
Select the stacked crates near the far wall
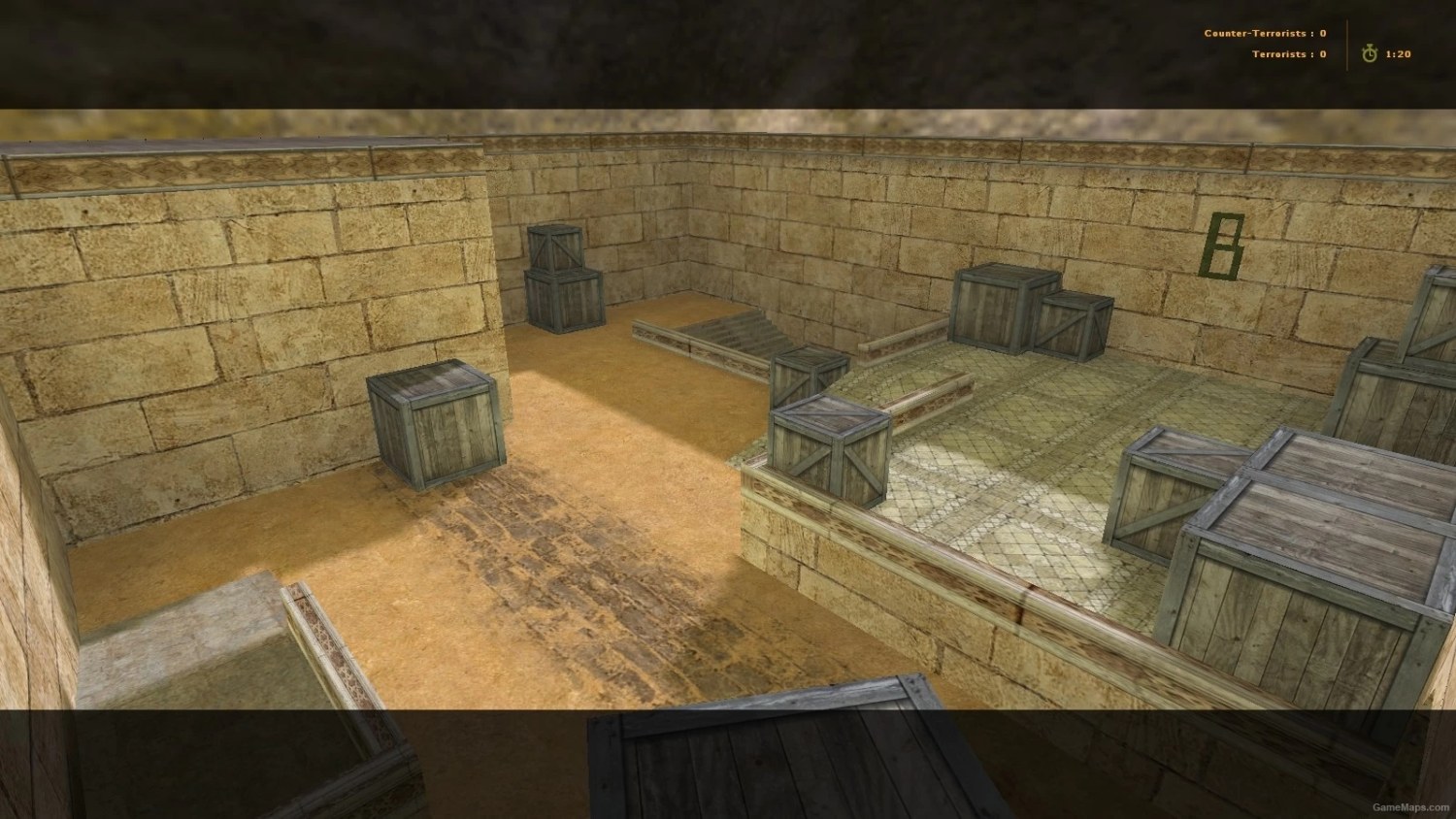561,281
